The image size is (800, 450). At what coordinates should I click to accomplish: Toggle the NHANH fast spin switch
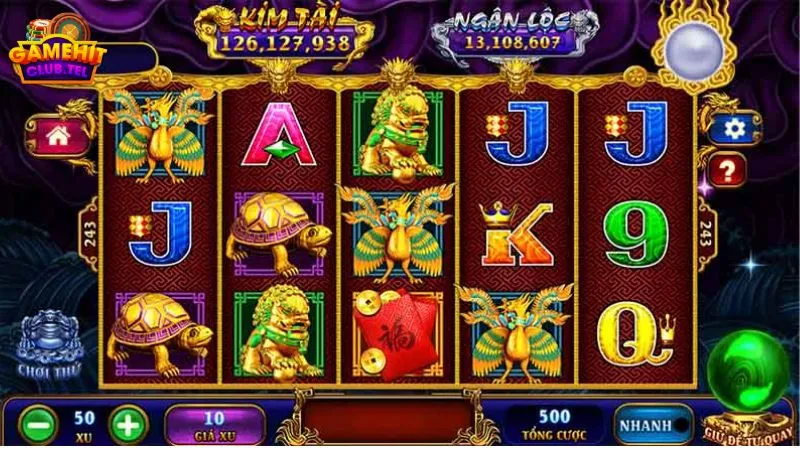click(x=652, y=424)
